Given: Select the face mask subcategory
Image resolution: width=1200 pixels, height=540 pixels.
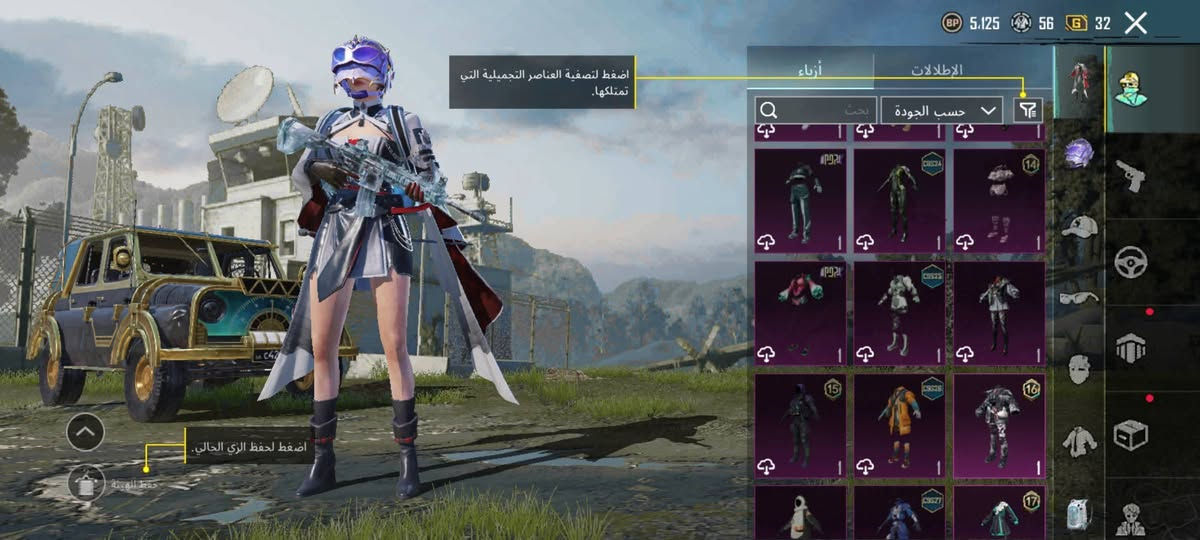Looking at the screenshot, I should [x=1079, y=368].
